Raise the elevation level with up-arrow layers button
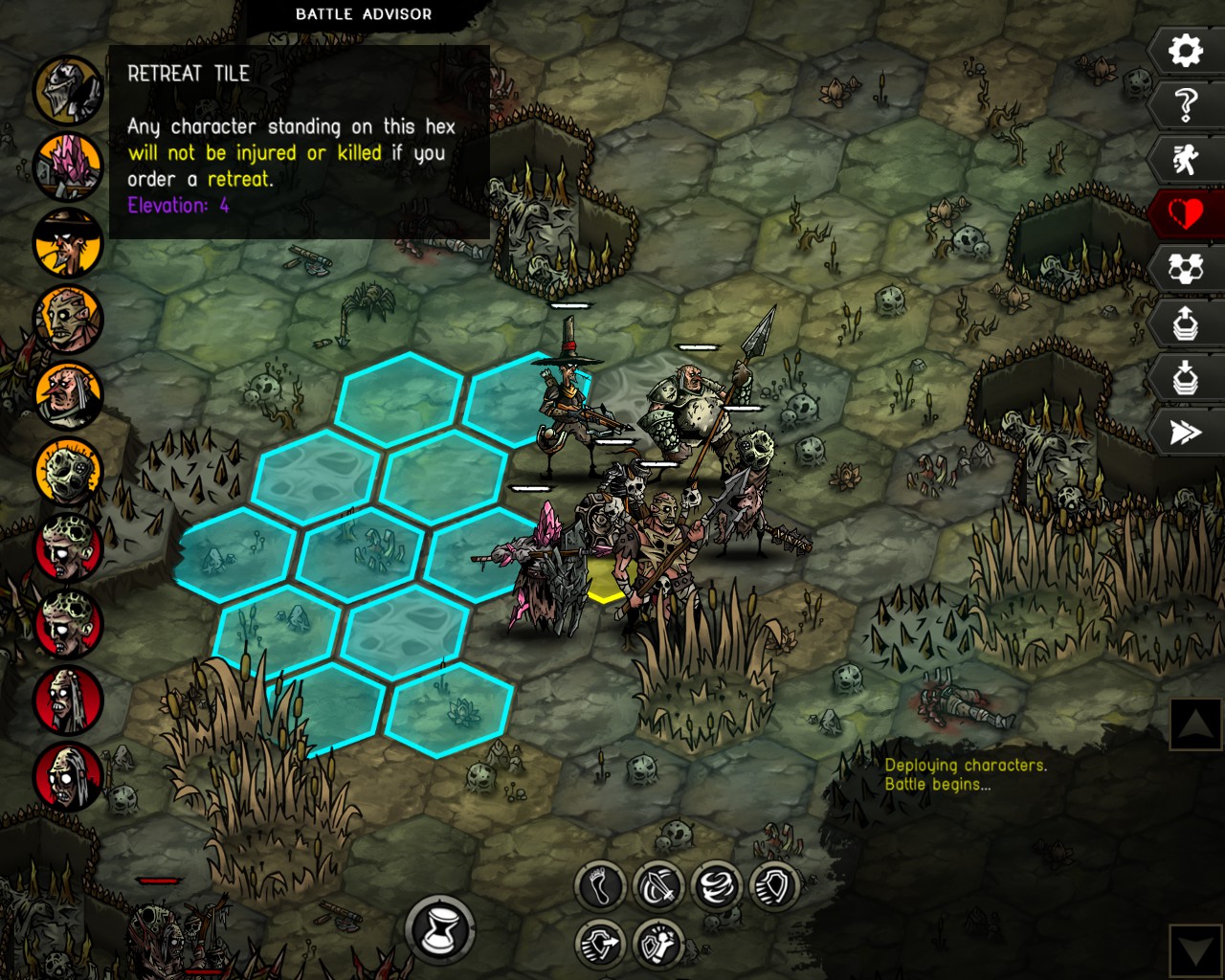Screen dimensions: 1225x980 pyautogui.click(x=1186, y=323)
